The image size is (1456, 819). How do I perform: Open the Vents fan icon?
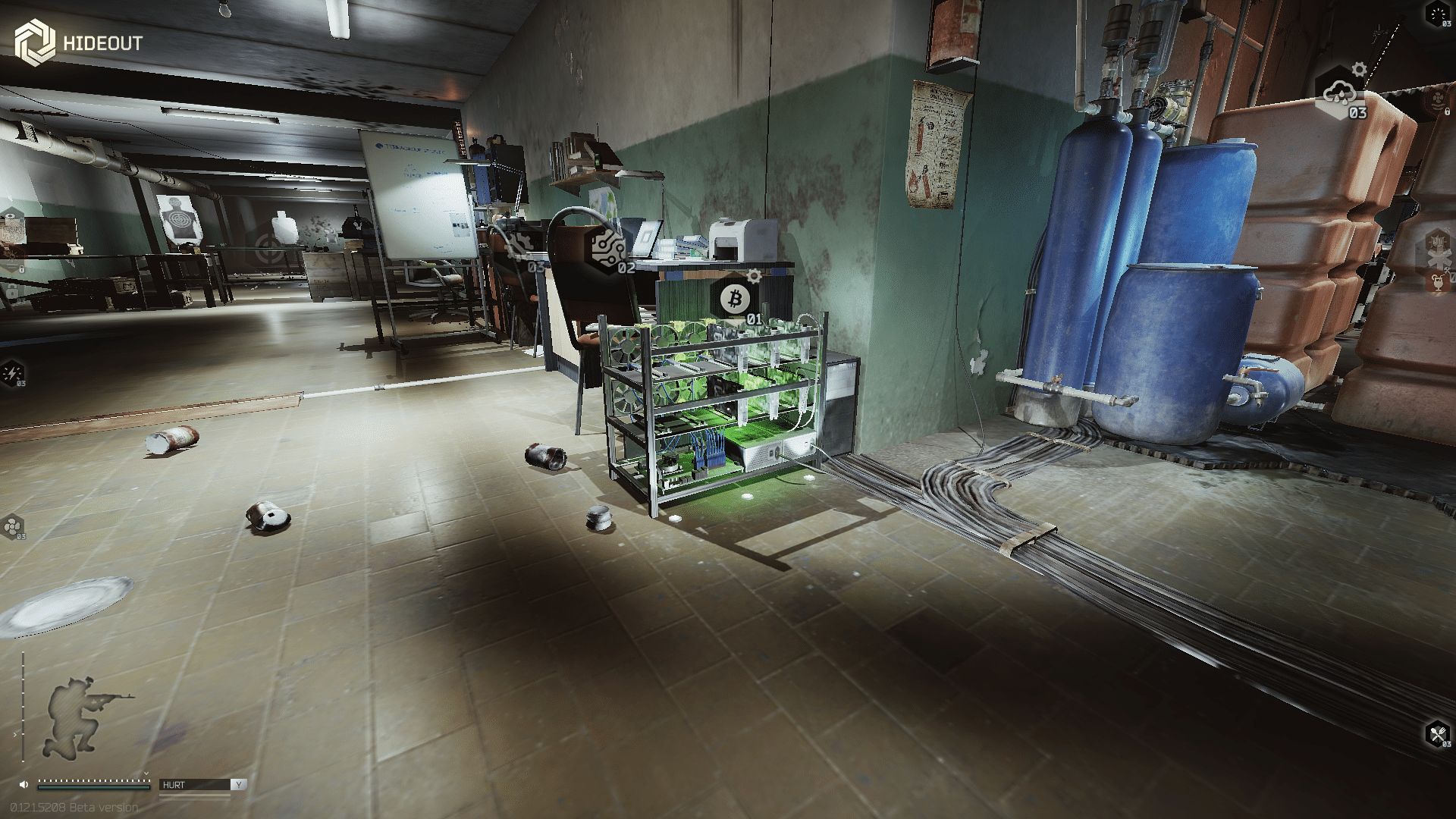click(x=13, y=526)
